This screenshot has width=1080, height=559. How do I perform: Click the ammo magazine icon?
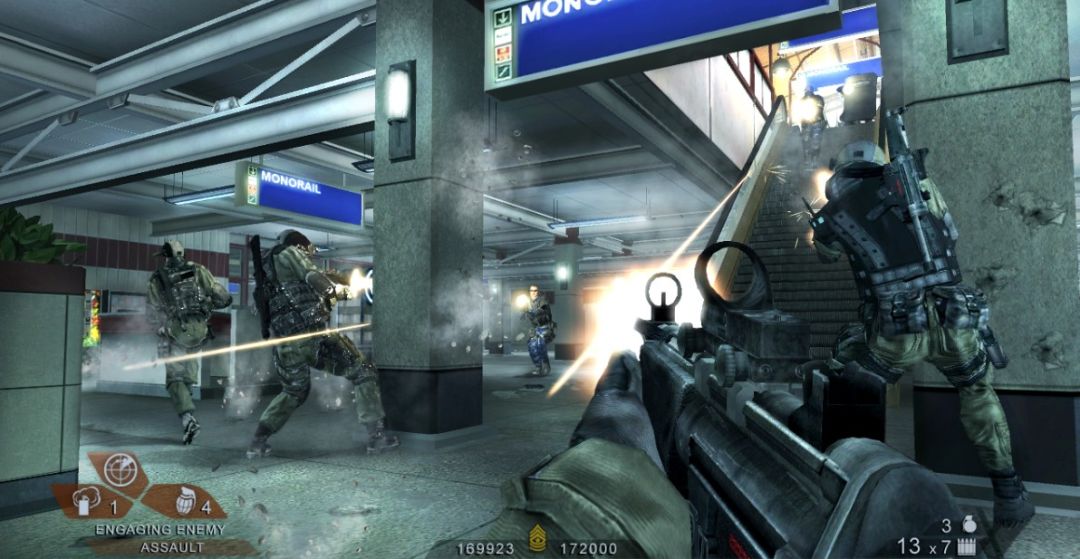pyautogui.click(x=968, y=546)
